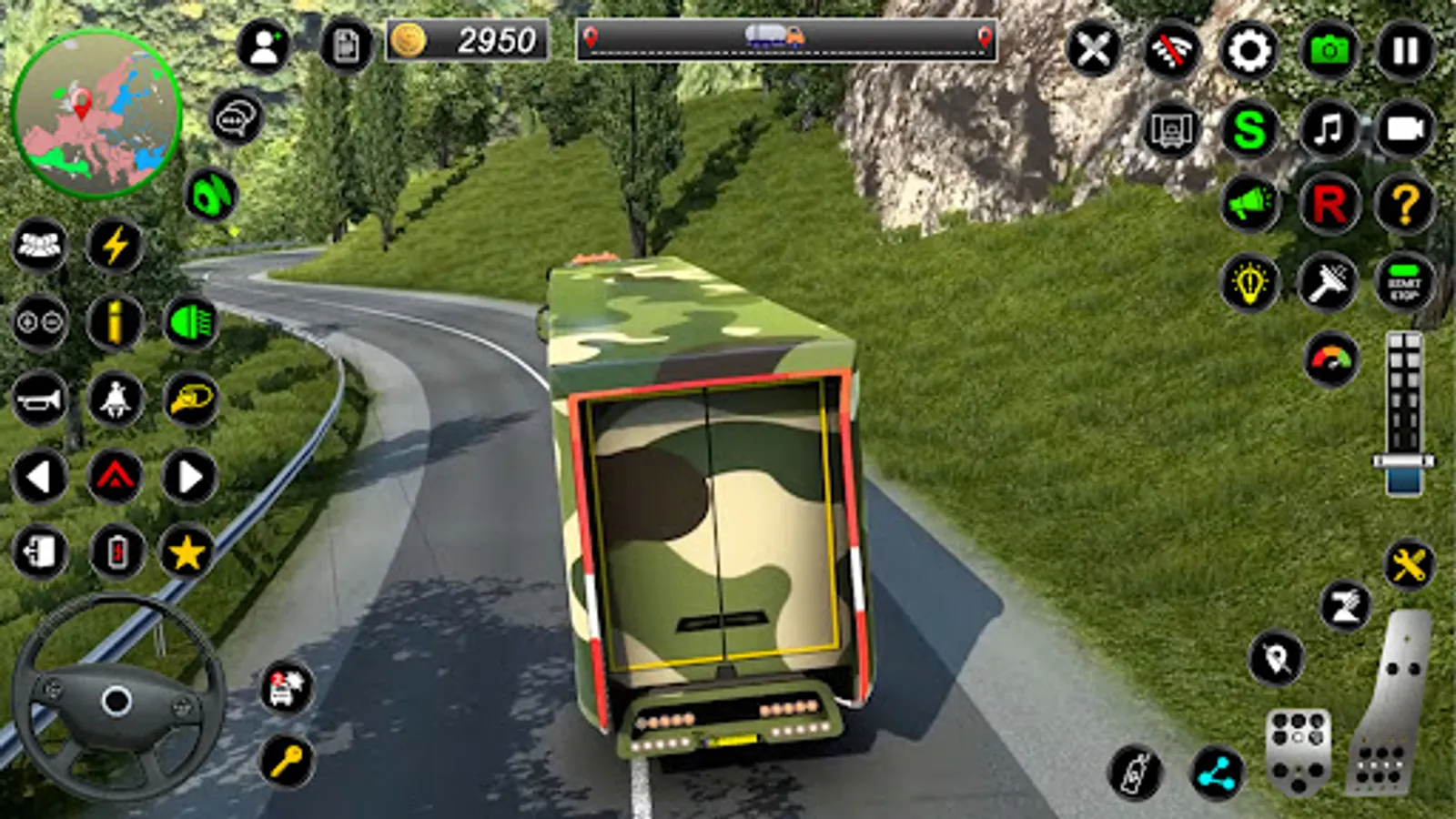Tap the yellow lightning bolt icon
1456x819 pixels.
coord(115,245)
